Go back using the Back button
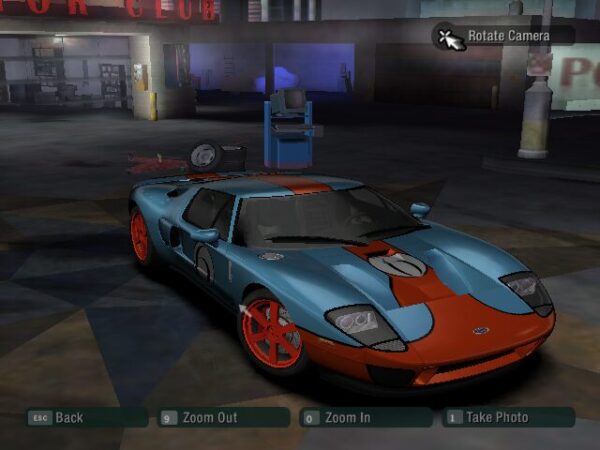 [68, 417]
